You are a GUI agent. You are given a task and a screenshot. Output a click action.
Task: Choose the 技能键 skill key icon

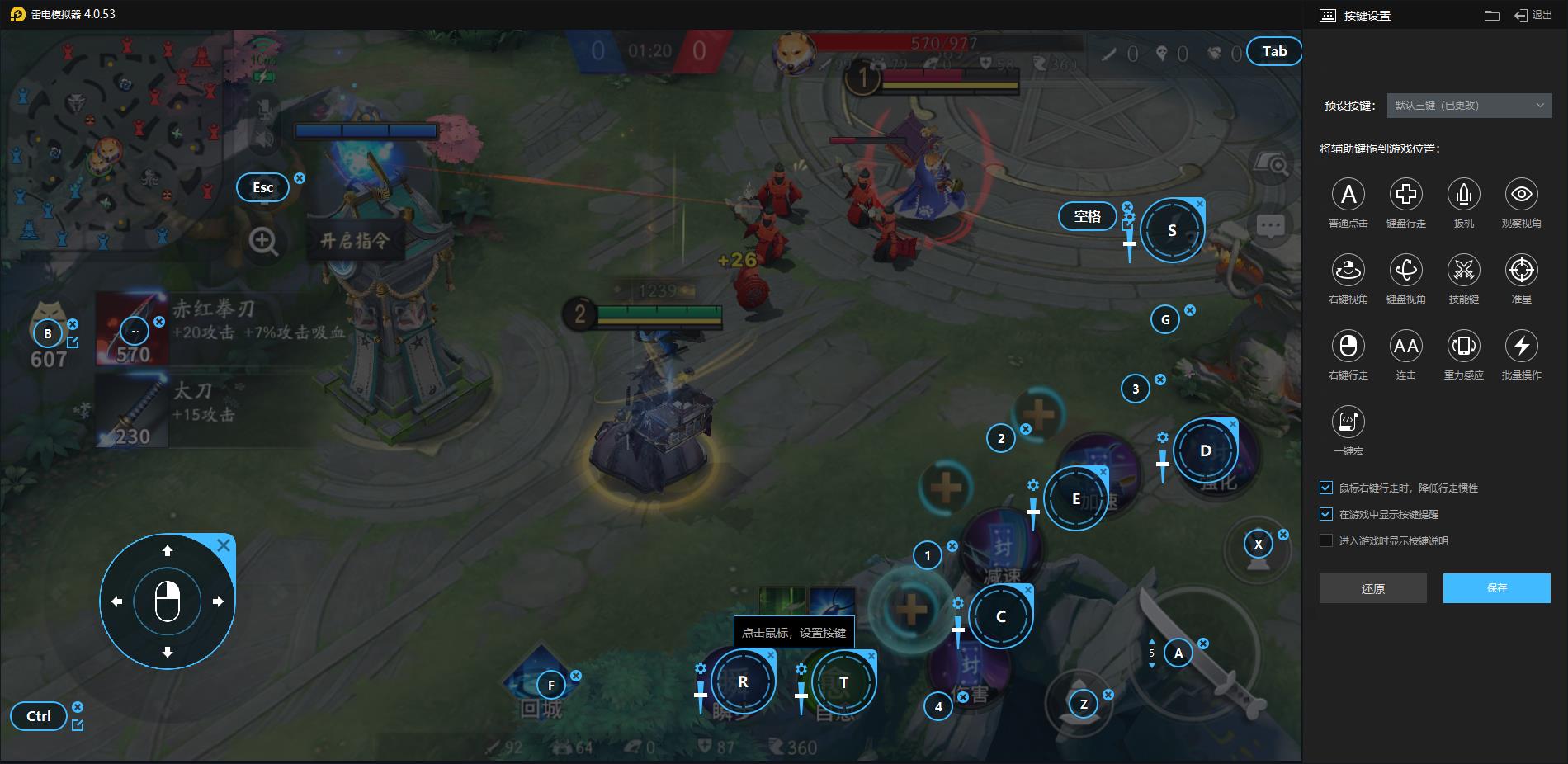point(1464,271)
